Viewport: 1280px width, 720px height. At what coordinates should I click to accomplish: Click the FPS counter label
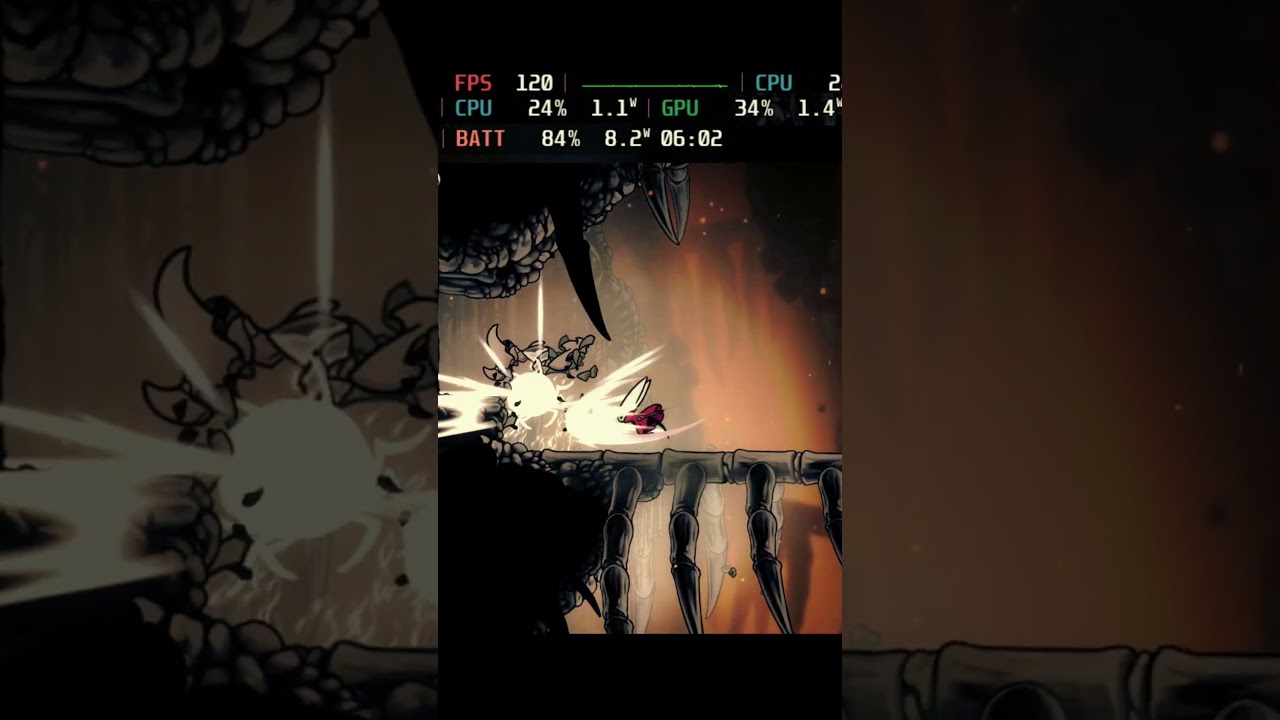coord(472,83)
